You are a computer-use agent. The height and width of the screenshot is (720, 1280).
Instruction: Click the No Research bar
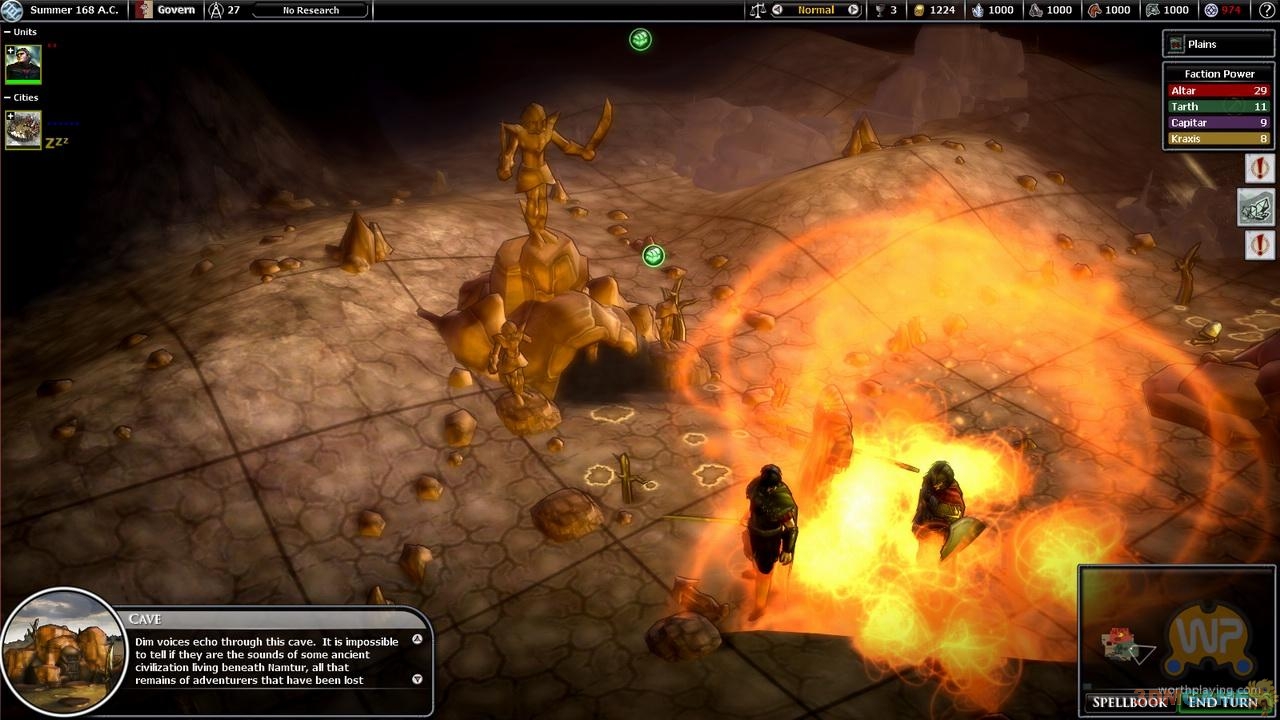[310, 10]
